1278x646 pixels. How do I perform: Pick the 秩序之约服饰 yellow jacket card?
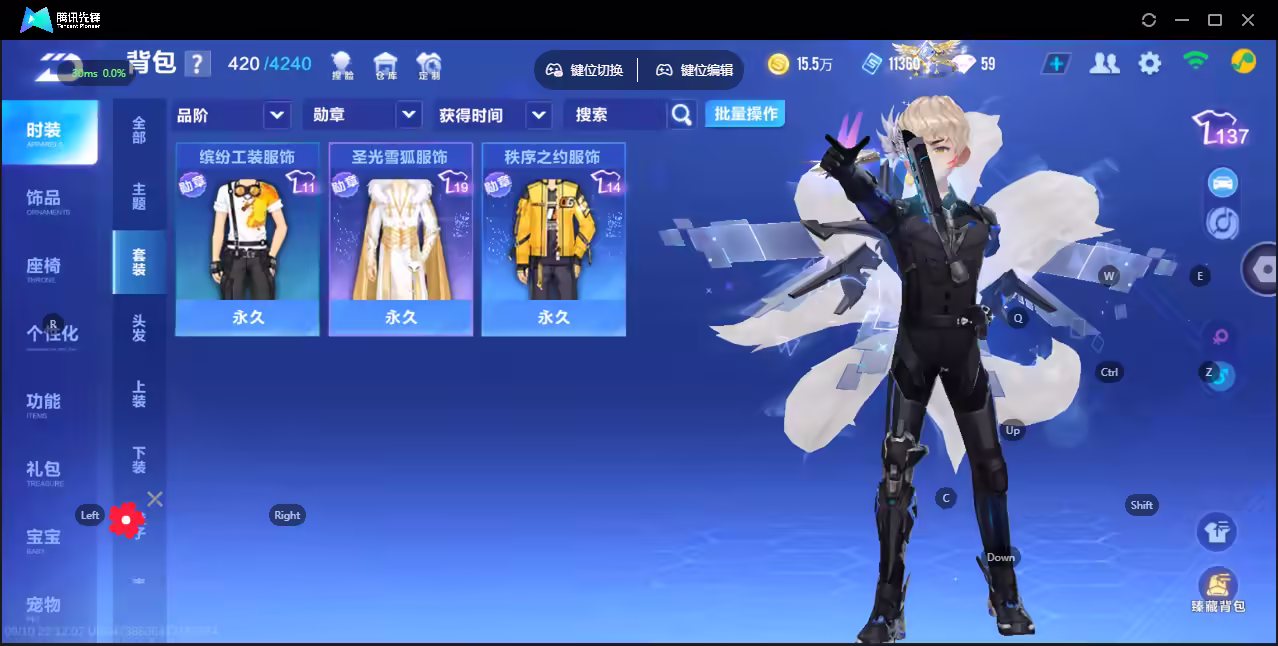553,239
